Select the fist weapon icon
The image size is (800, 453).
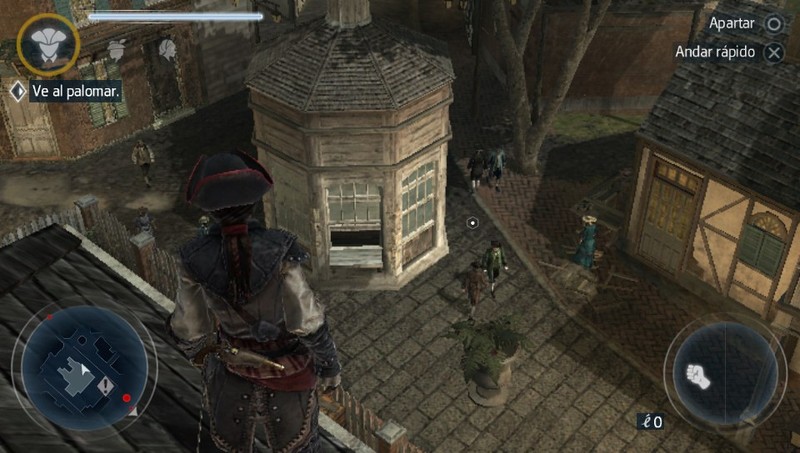[x=698, y=376]
